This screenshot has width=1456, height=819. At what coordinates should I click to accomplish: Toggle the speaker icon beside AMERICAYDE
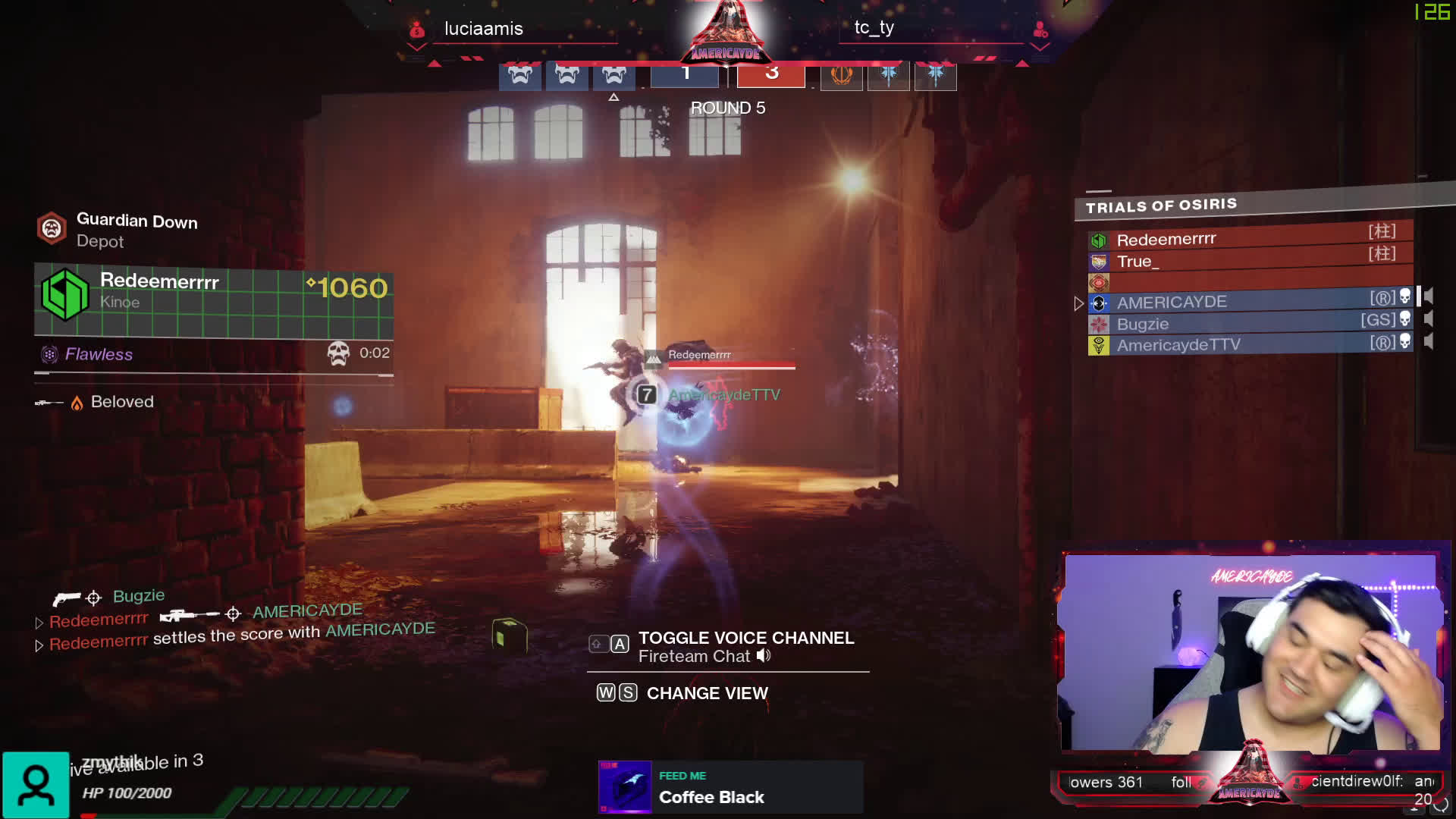pyautogui.click(x=1429, y=297)
